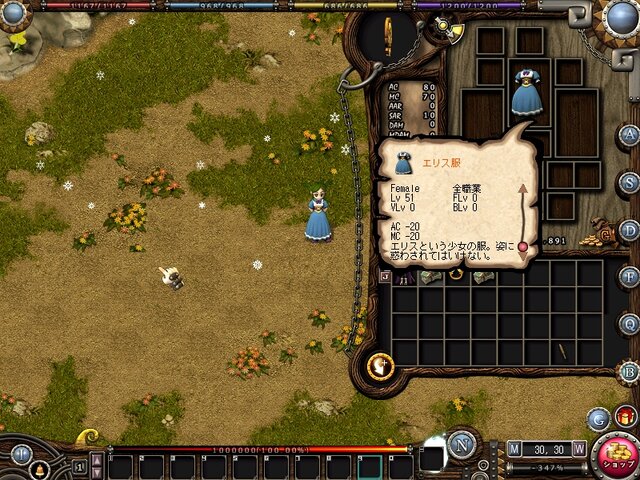Click the small J button on inventory
The width and height of the screenshot is (640, 480).
(x=386, y=276)
